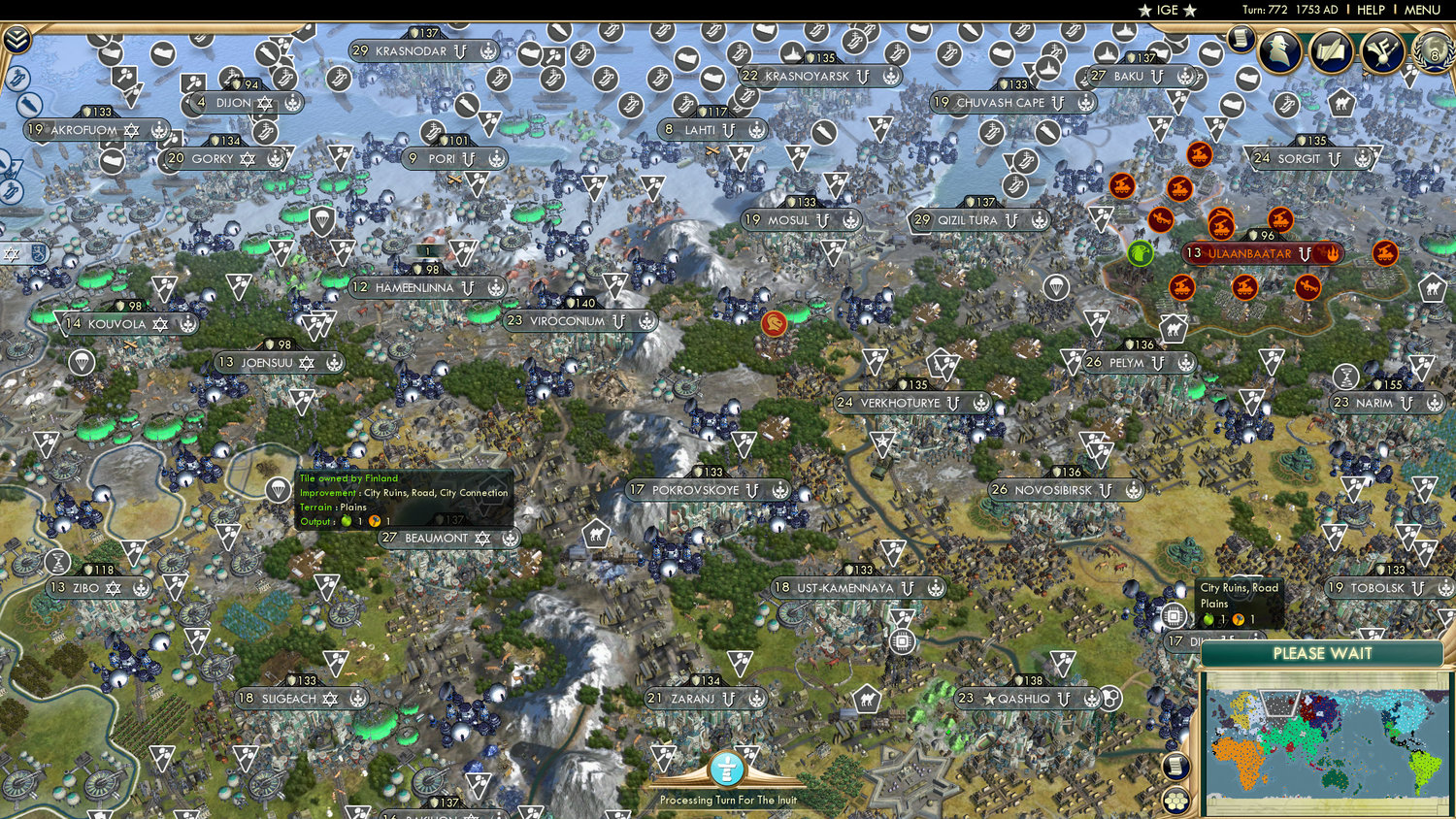Click the capital star on Qashliq's banner
1456x819 pixels.
click(x=989, y=699)
